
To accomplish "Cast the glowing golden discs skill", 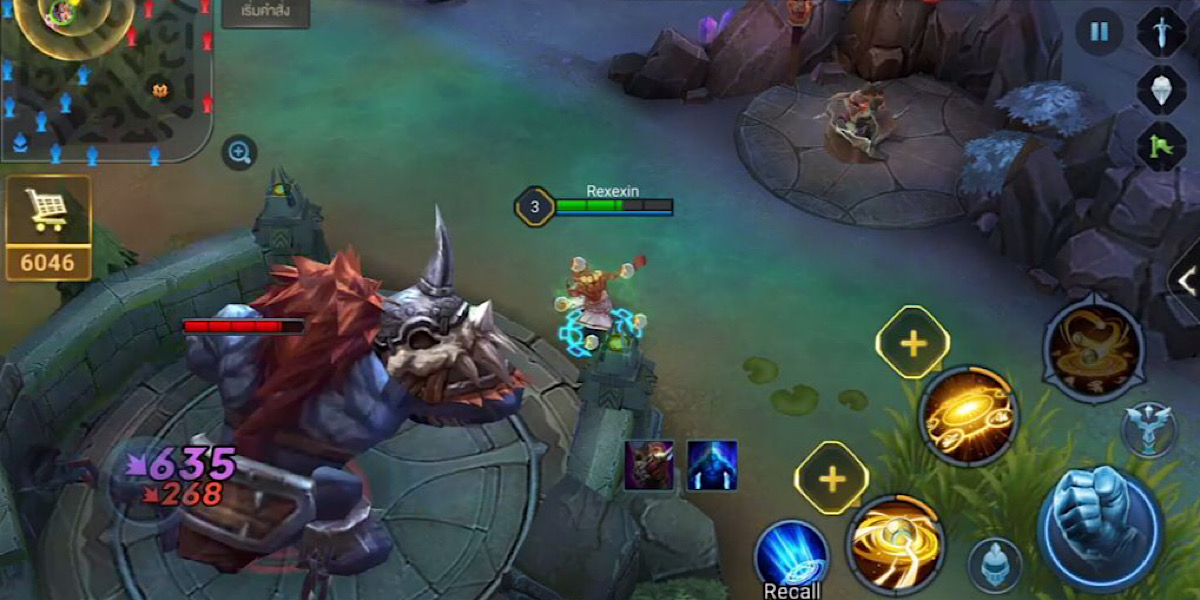I will (x=968, y=415).
